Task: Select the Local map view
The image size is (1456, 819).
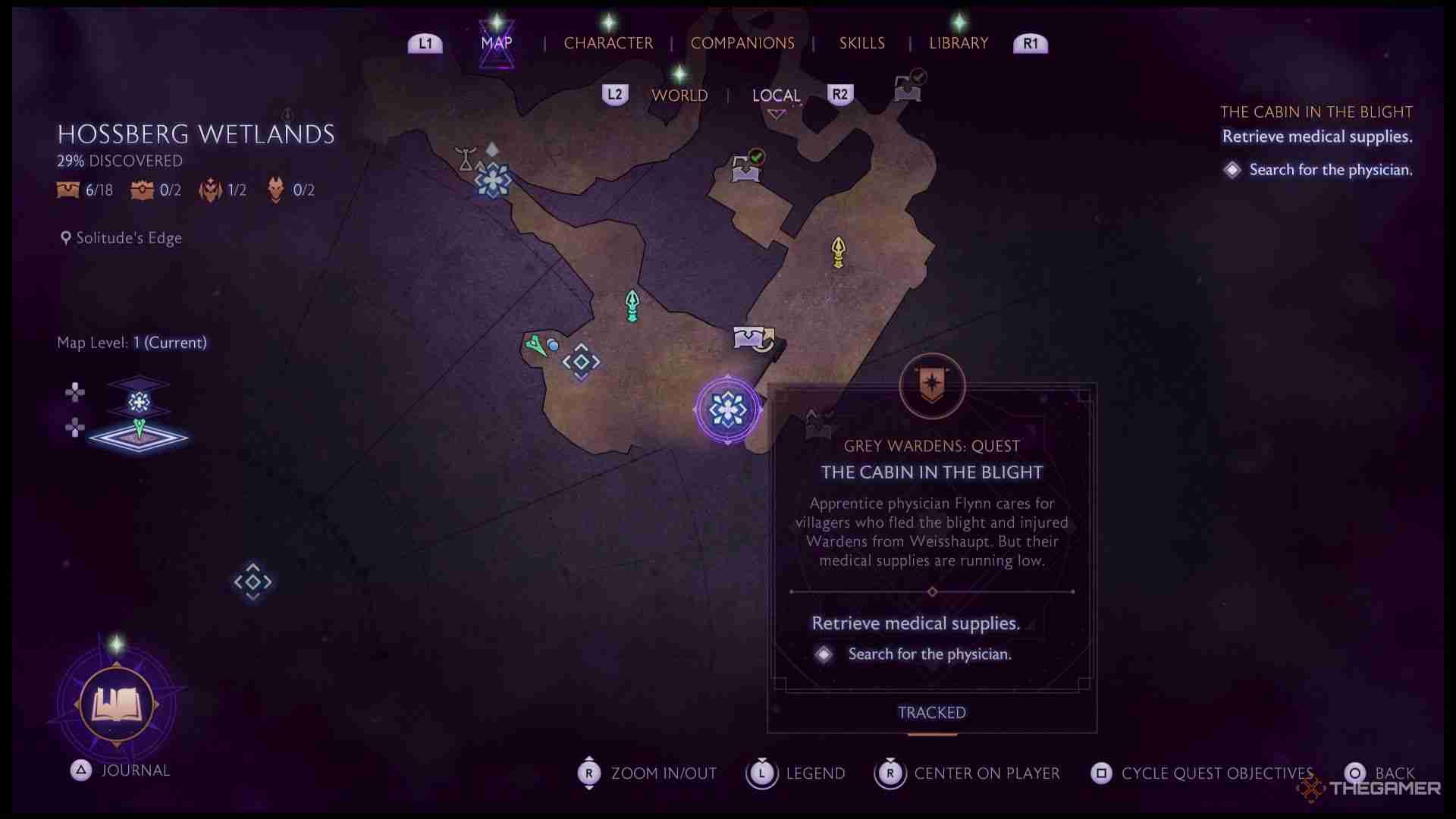Action: point(776,96)
